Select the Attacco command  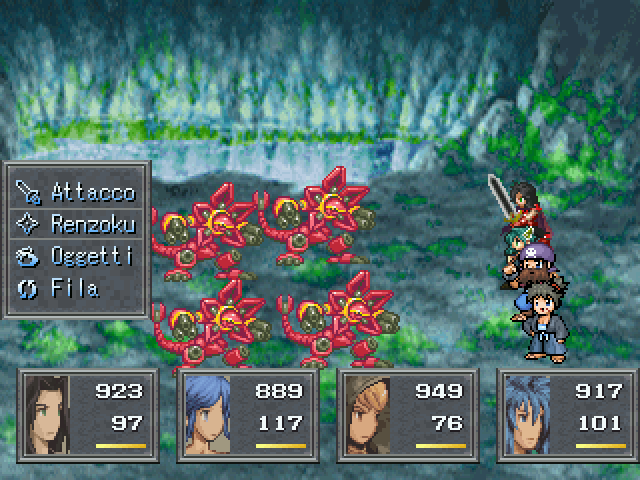click(79, 191)
